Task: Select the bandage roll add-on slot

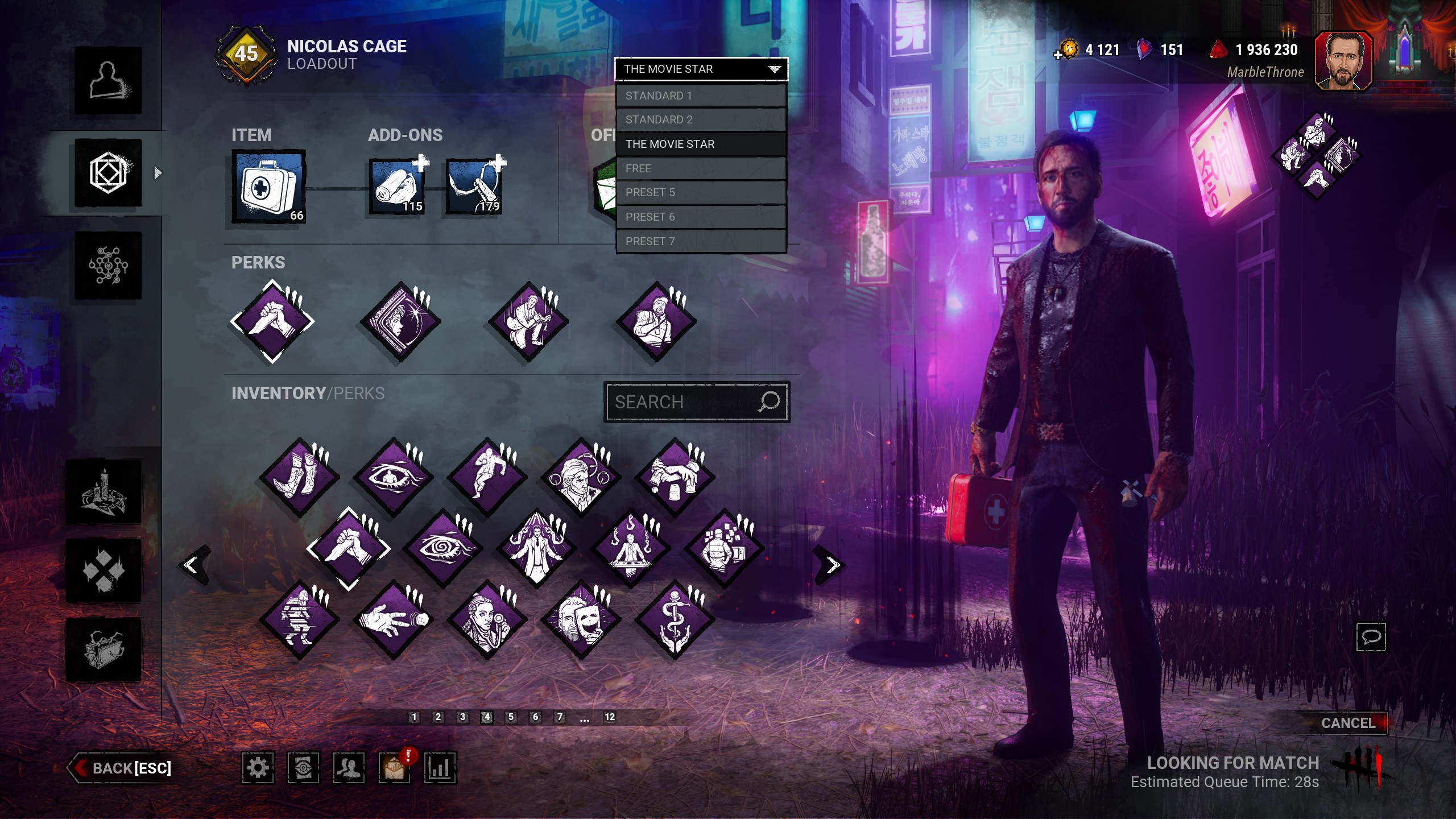Action: (397, 187)
